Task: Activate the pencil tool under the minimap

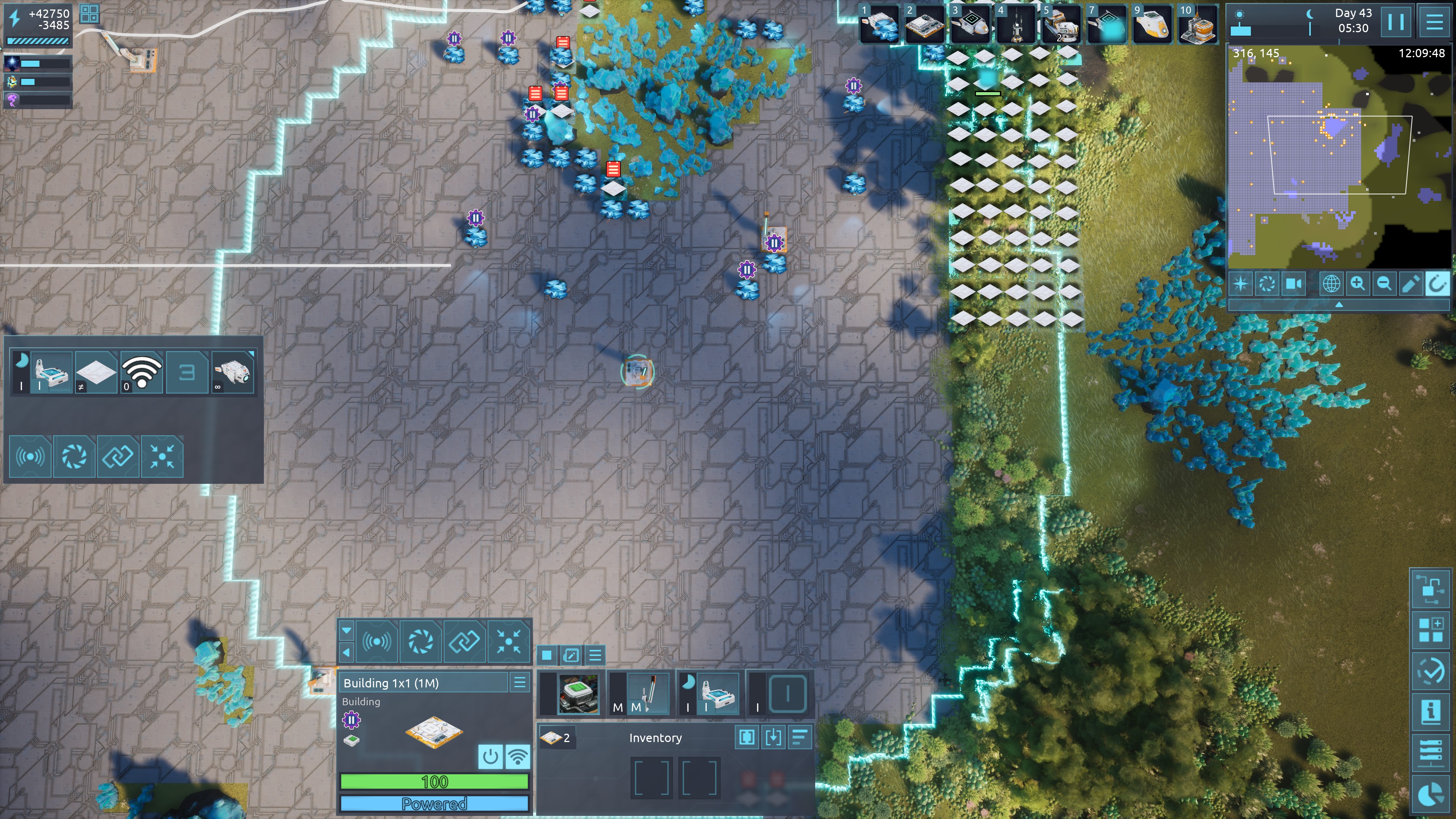Action: pyautogui.click(x=1410, y=283)
